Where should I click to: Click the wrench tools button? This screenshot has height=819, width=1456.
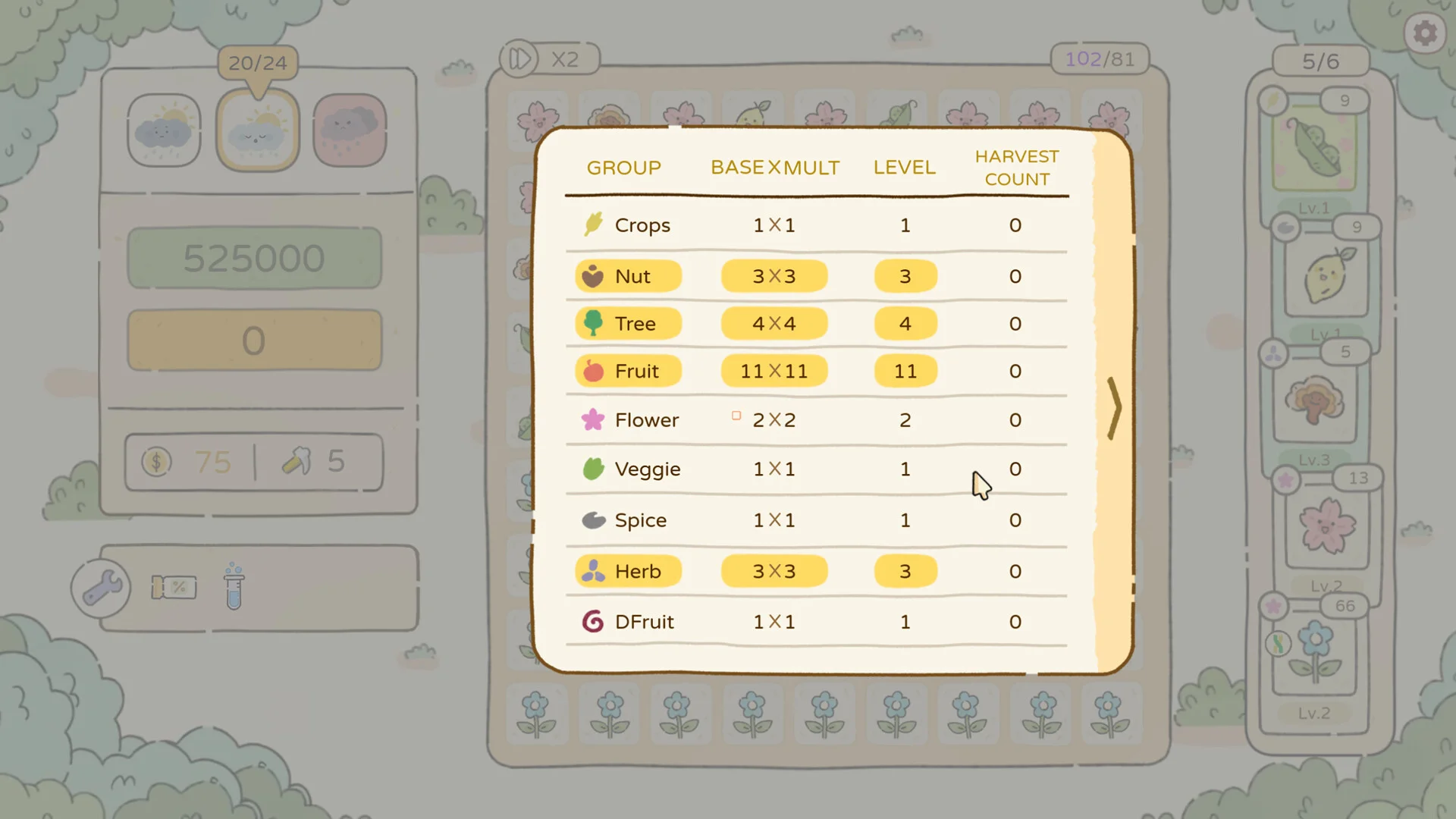point(101,588)
